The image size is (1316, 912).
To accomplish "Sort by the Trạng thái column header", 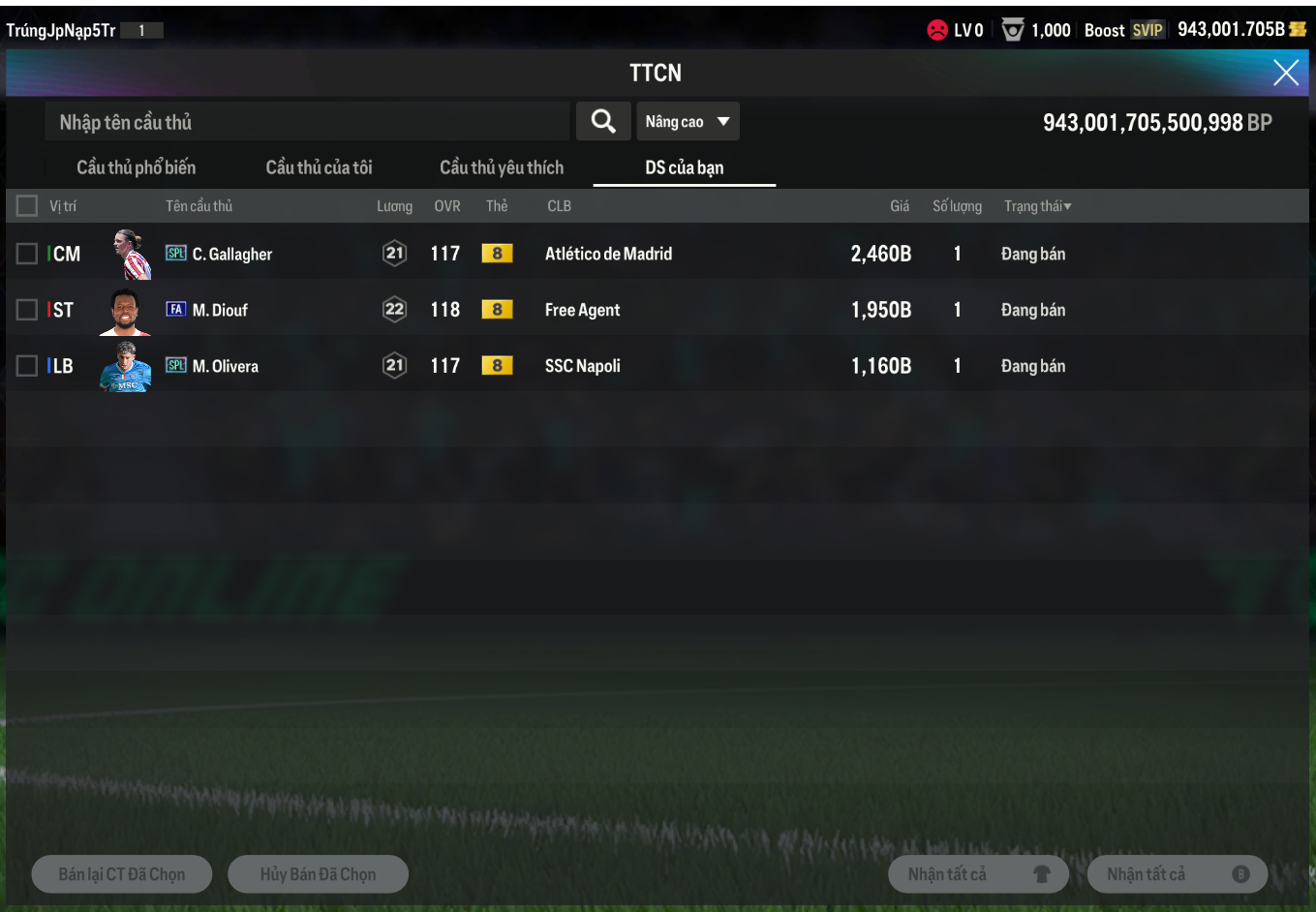I will point(1037,206).
